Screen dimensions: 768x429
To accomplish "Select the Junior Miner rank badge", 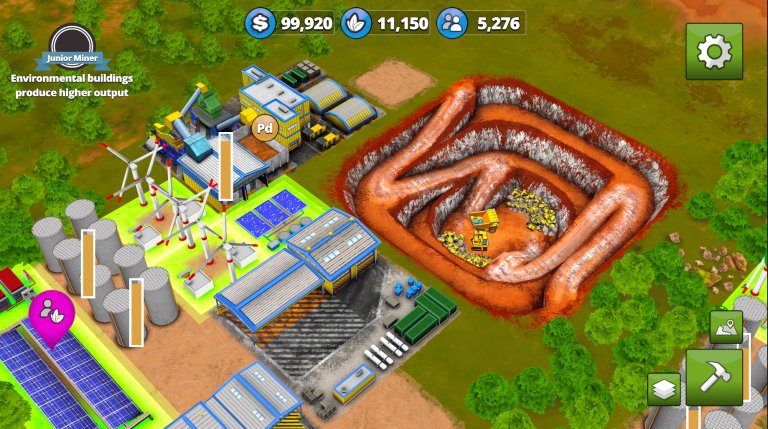I will [72, 48].
